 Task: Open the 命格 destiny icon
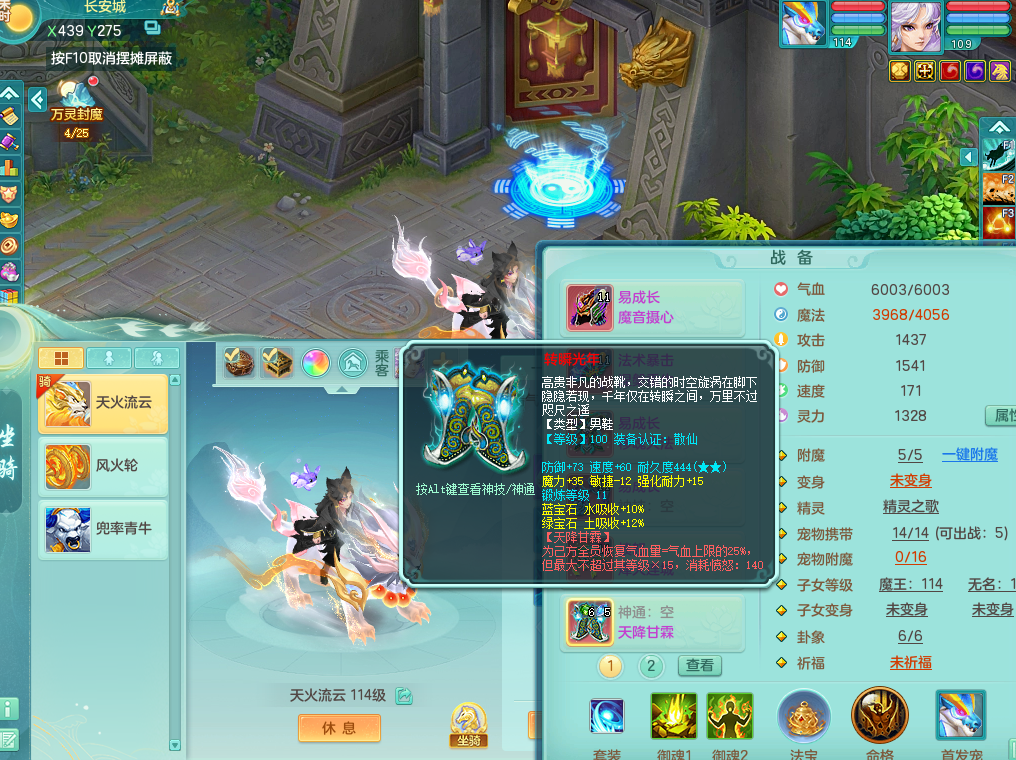pyautogui.click(x=879, y=716)
